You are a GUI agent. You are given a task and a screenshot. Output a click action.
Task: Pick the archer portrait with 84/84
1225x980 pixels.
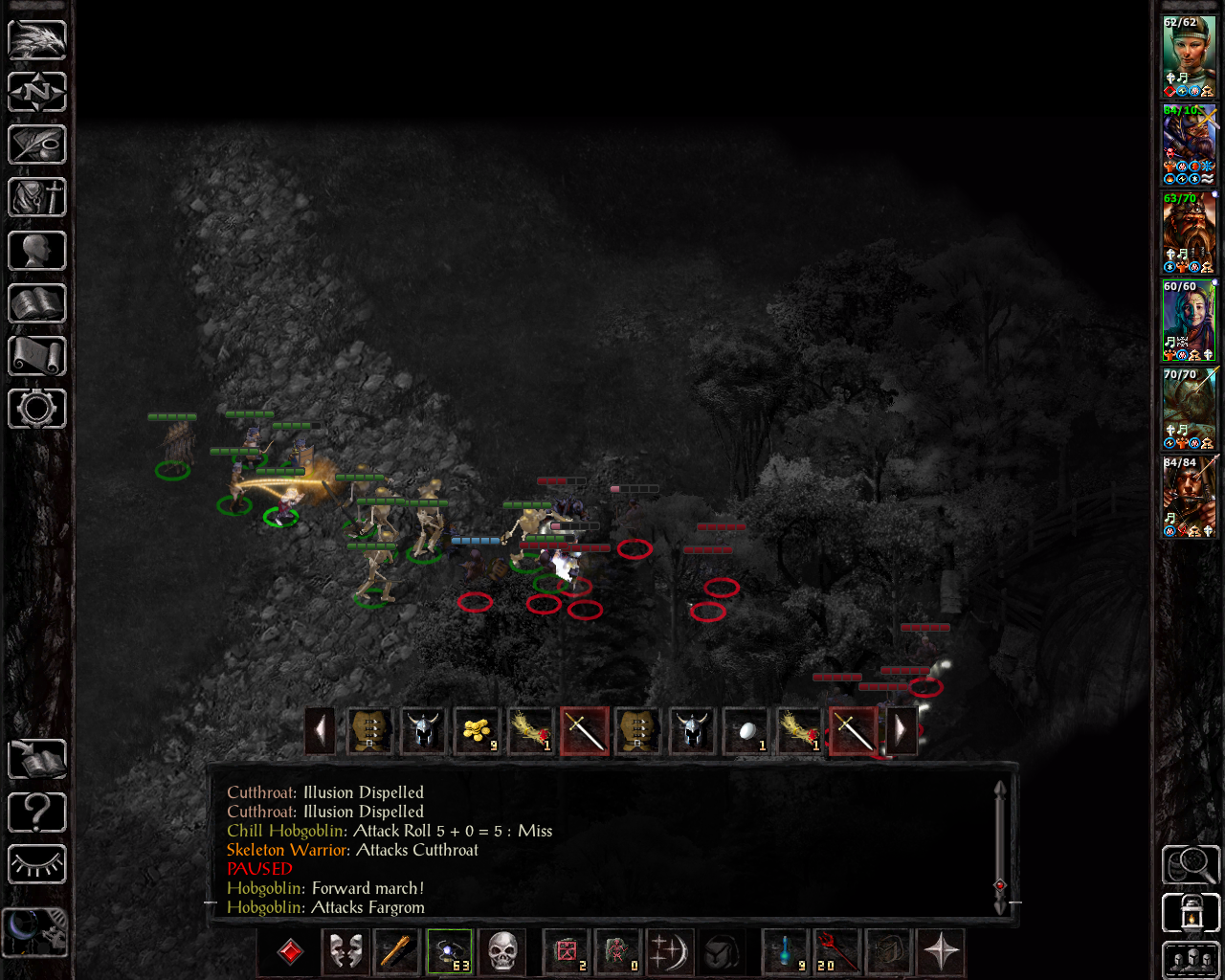point(1189,496)
